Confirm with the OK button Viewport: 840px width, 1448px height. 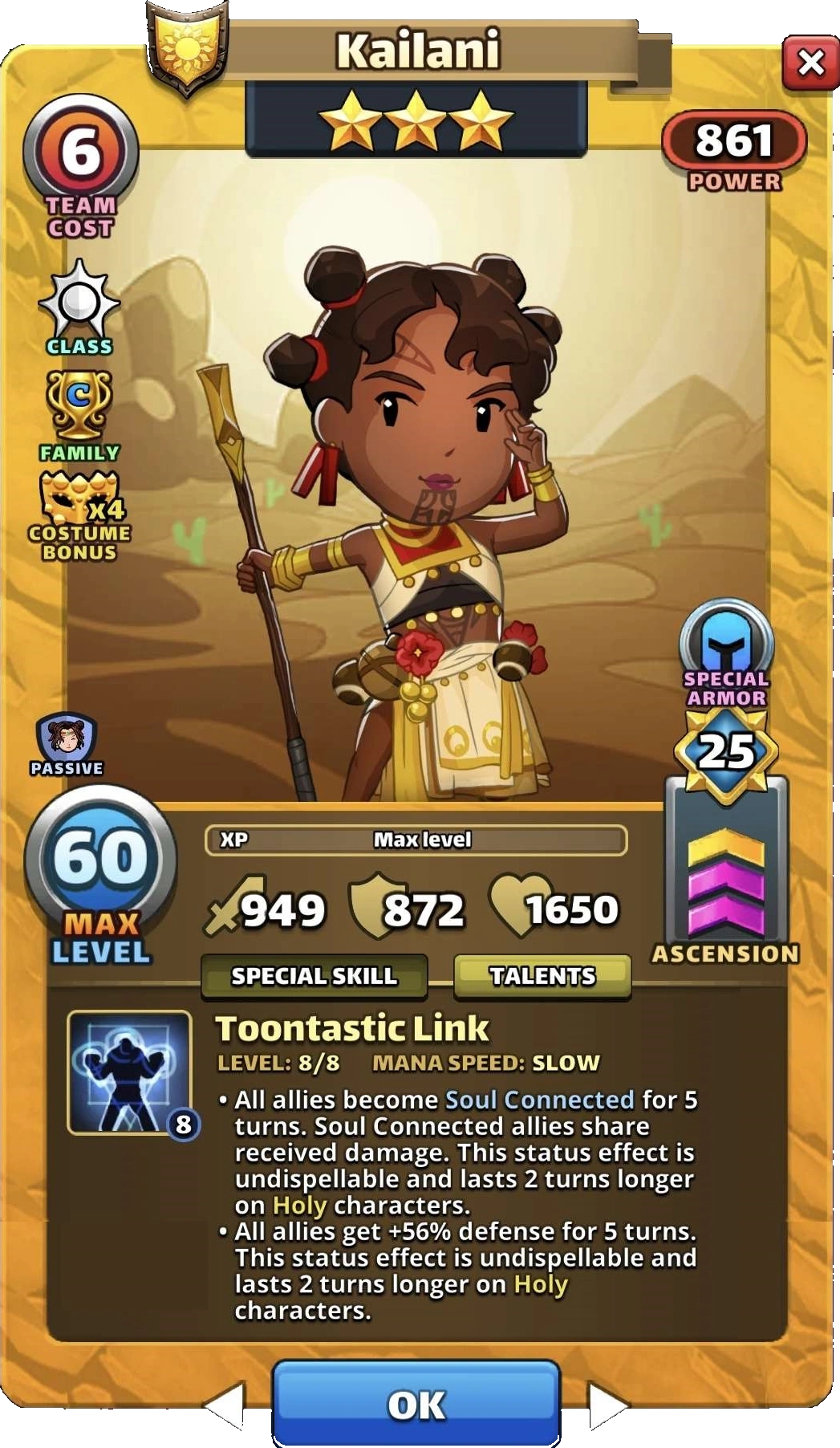416,1405
